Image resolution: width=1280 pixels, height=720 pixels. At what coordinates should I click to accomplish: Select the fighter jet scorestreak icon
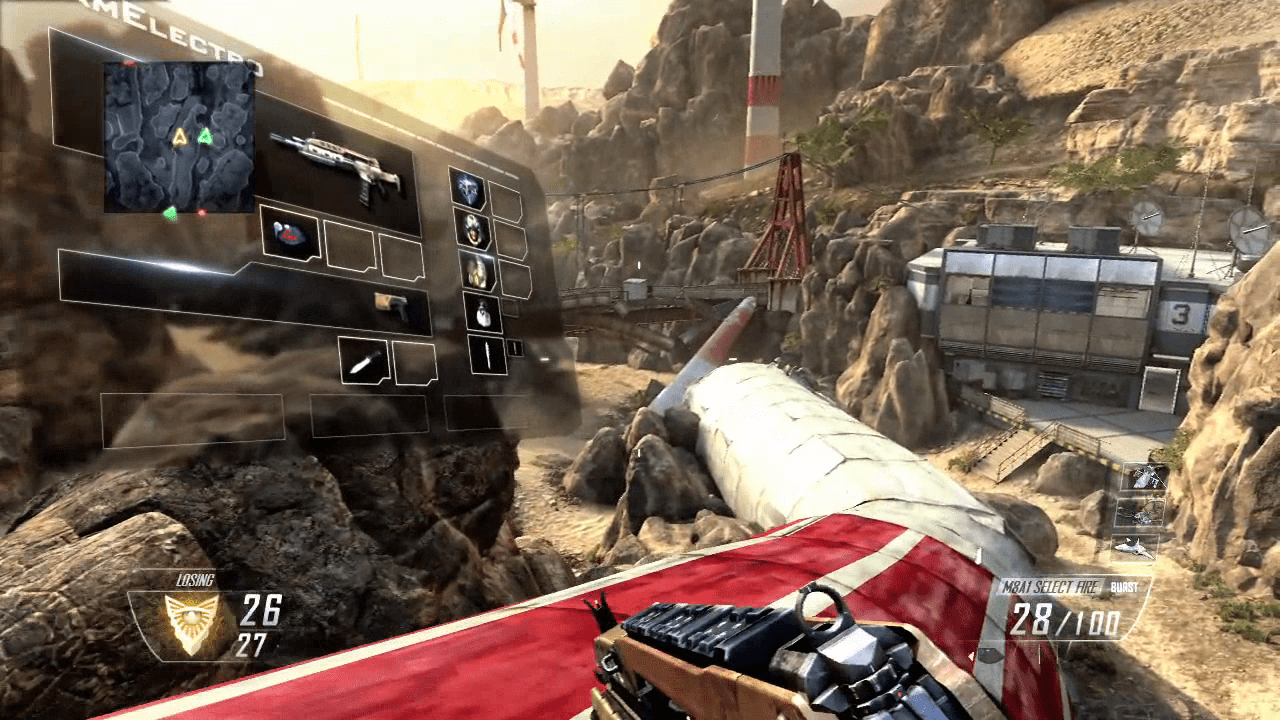point(1136,548)
